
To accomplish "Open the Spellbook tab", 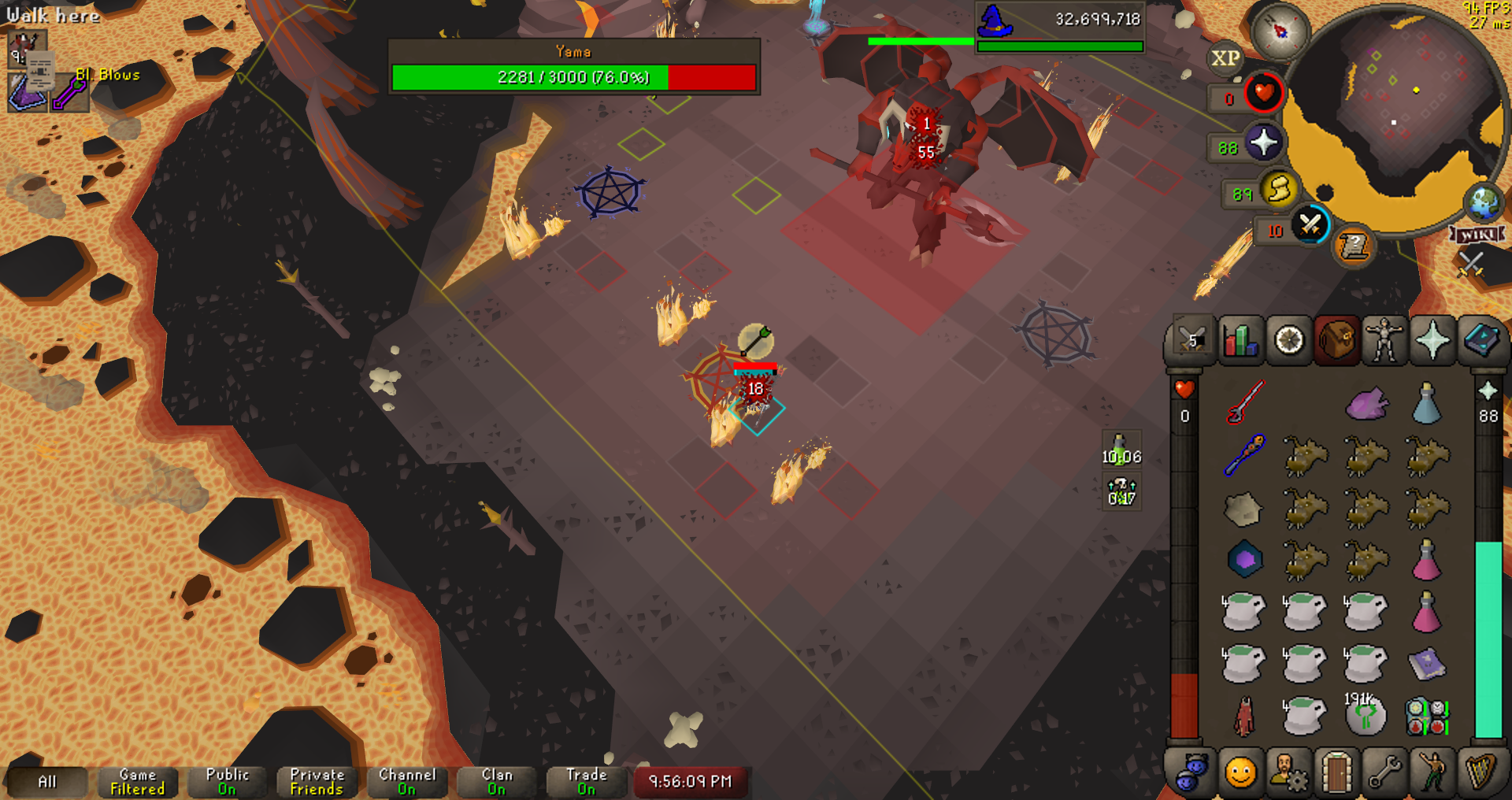I will 1480,341.
